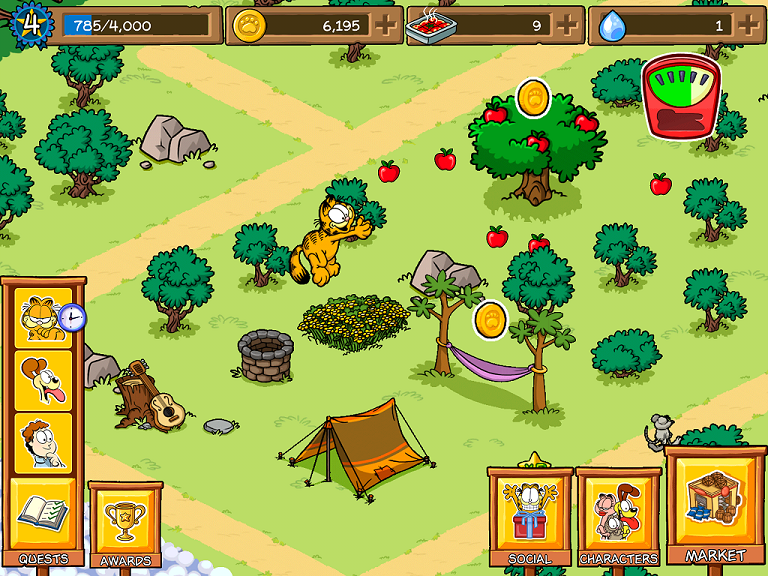Select Garfield's quest portrait with clock
Viewport: 768px width, 576px height.
(x=43, y=318)
